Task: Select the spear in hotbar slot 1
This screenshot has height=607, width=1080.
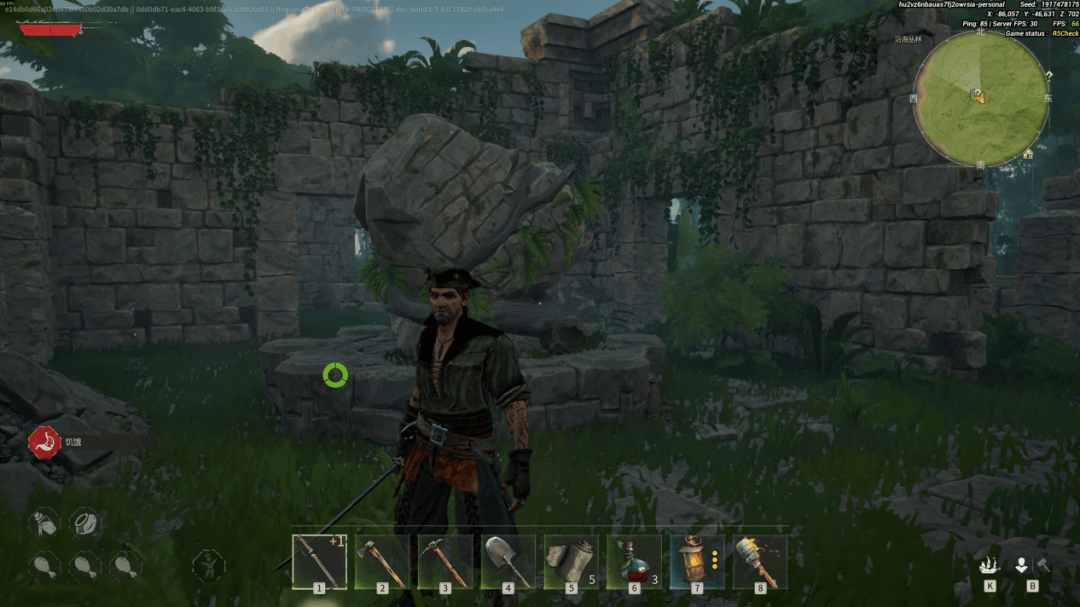Action: 319,561
